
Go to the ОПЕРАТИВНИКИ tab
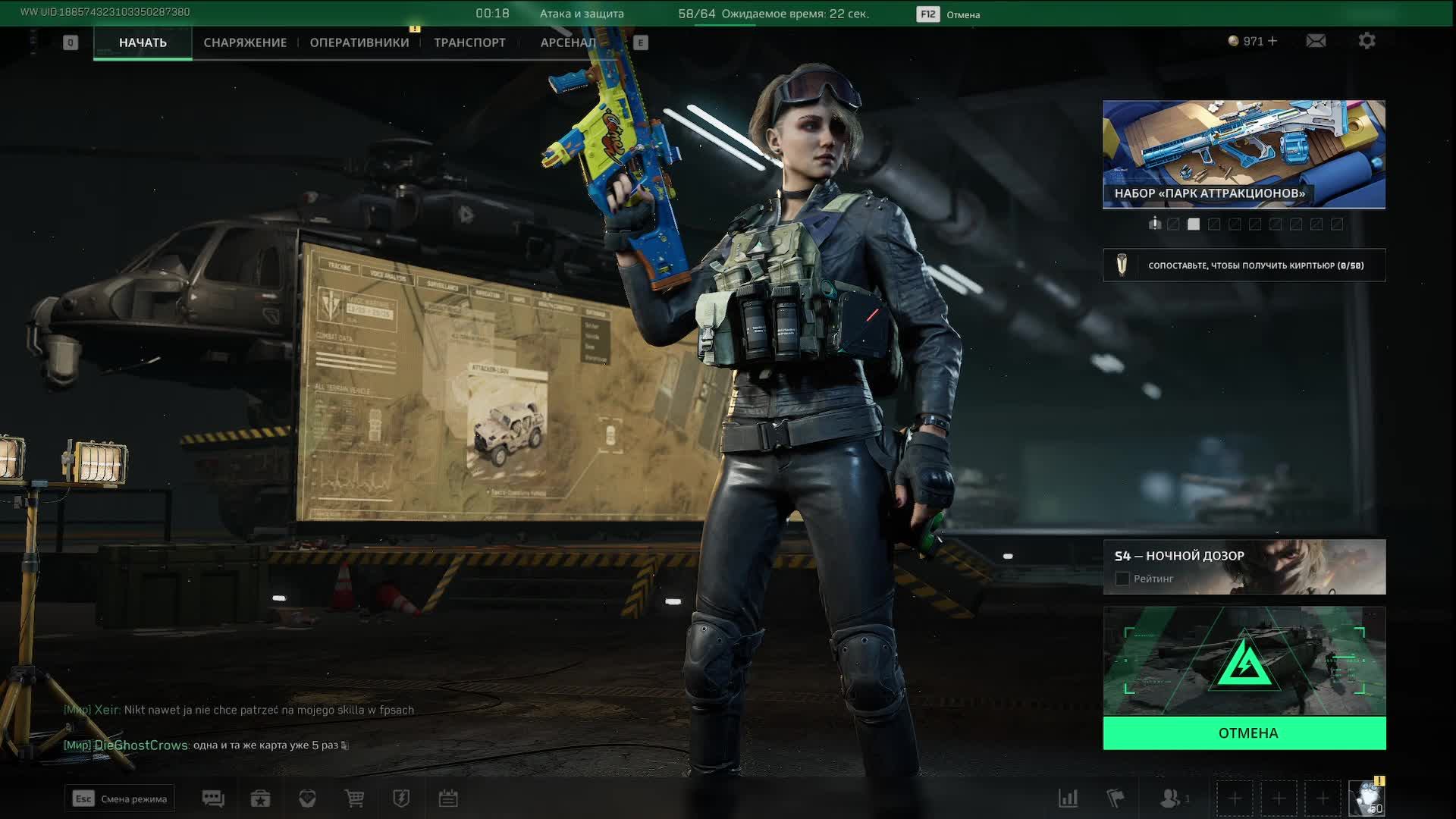coord(359,42)
